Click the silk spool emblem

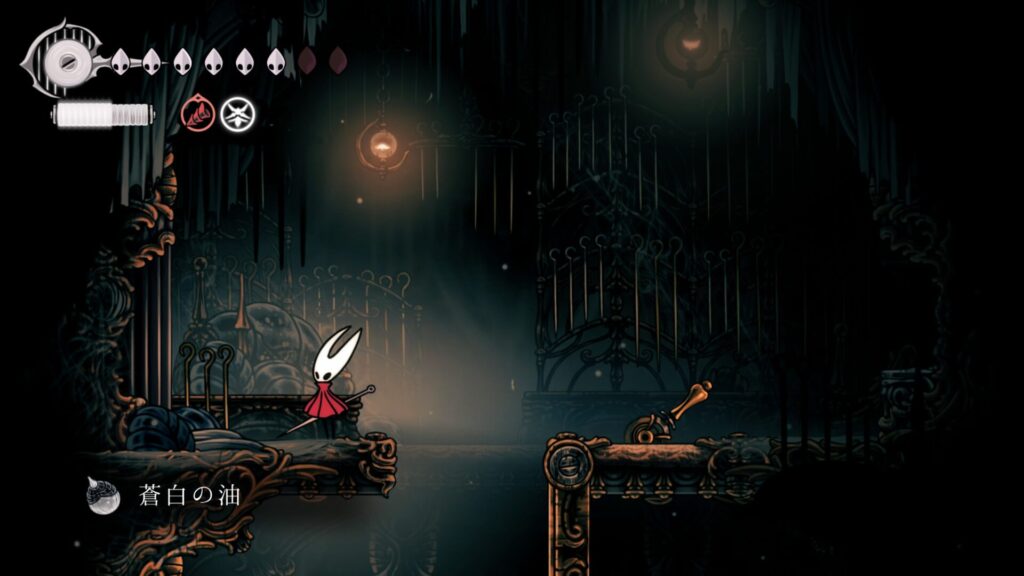(66, 60)
